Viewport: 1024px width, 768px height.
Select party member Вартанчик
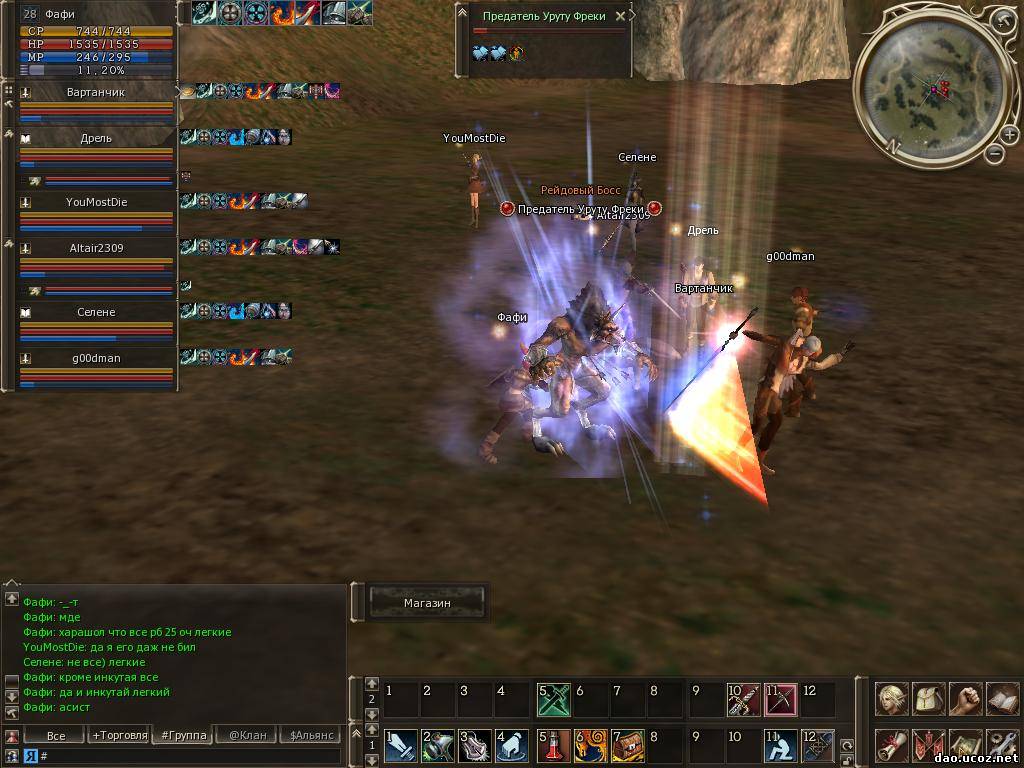pos(97,93)
